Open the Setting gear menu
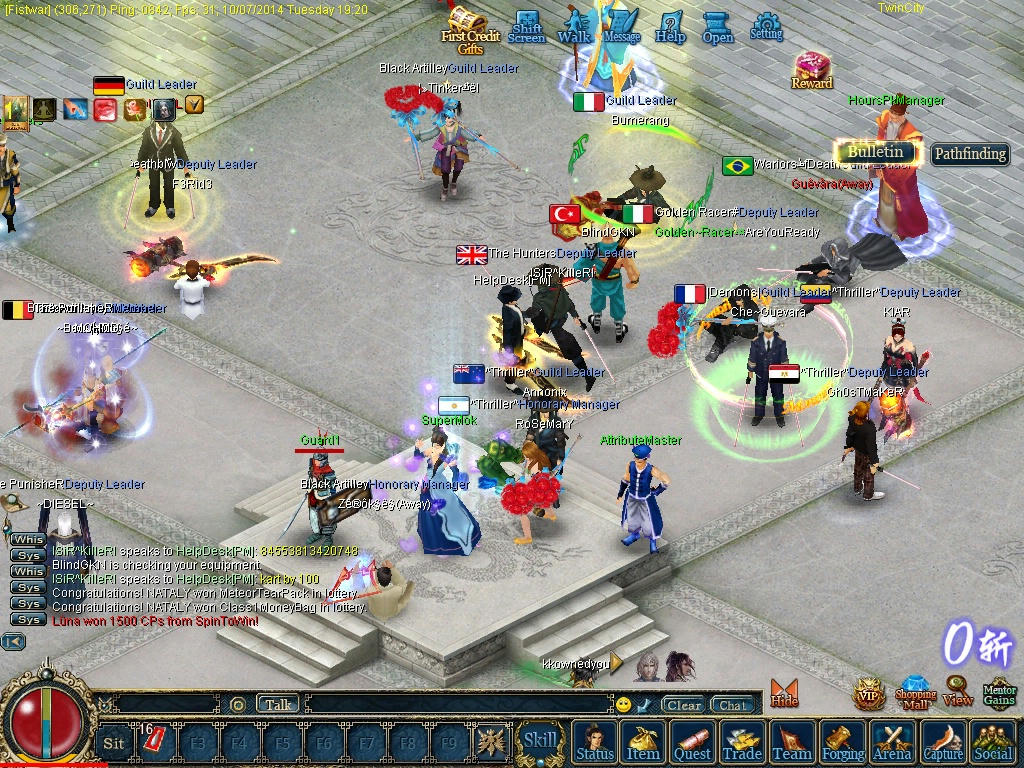The height and width of the screenshot is (768, 1024). click(766, 26)
